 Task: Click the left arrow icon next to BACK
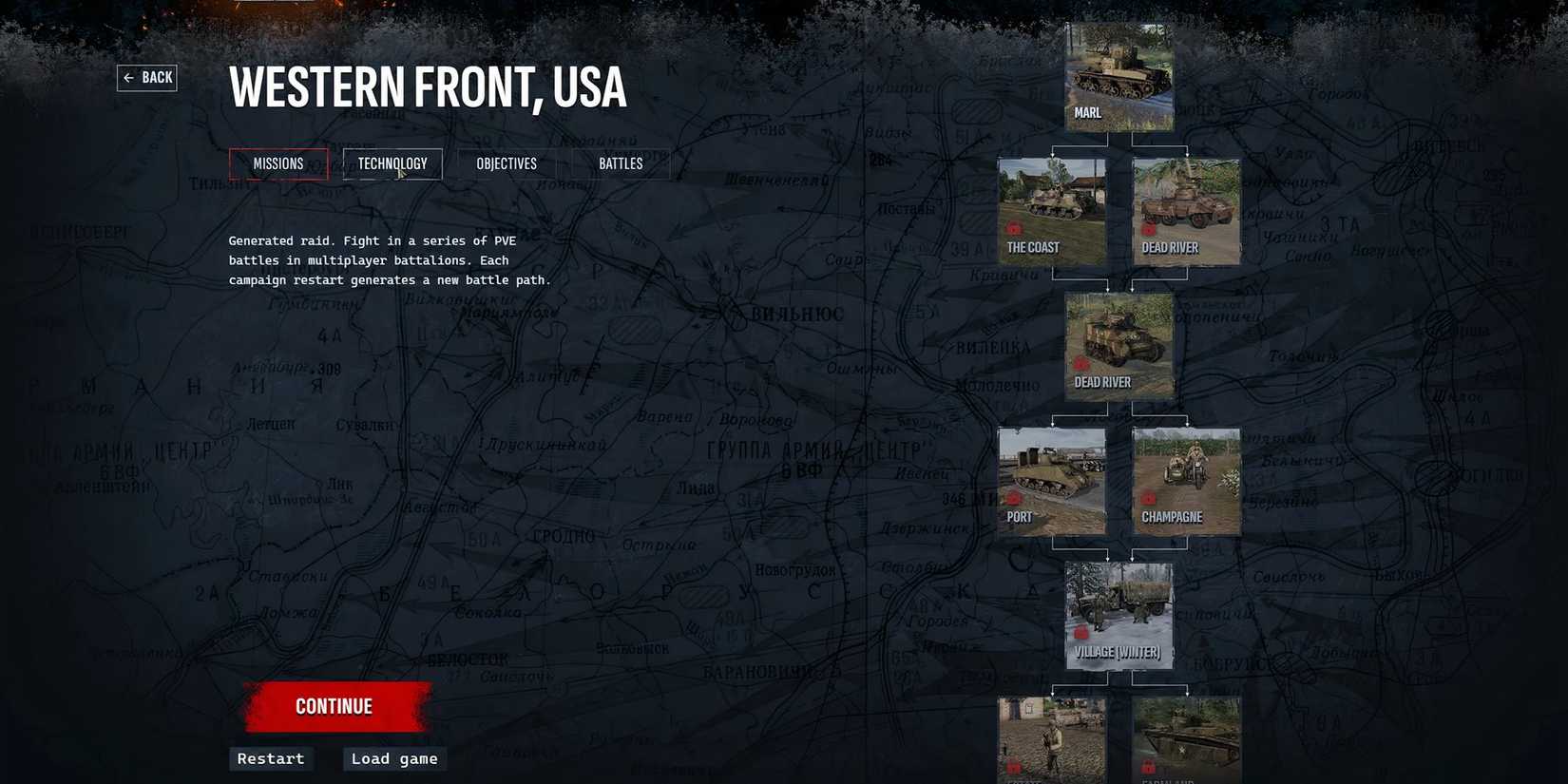click(x=130, y=77)
